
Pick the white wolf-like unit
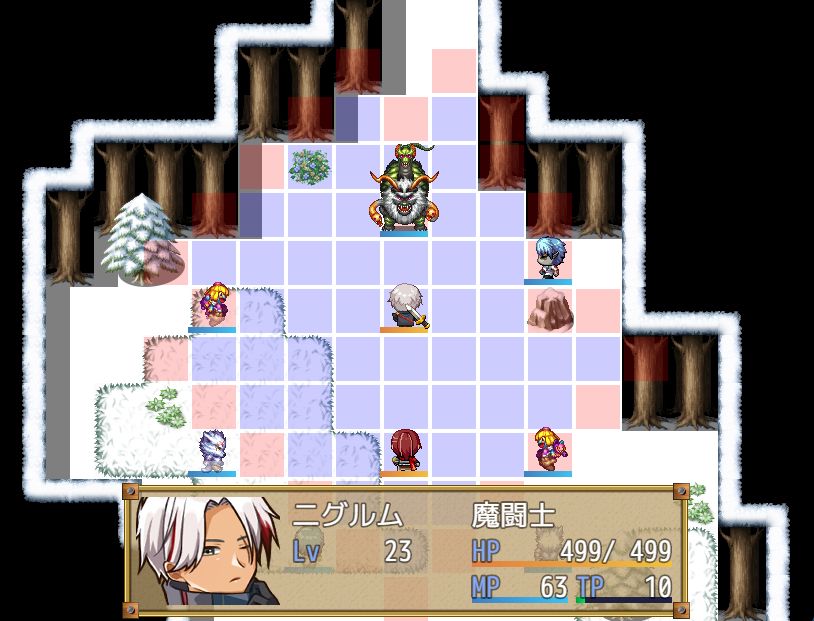212,450
